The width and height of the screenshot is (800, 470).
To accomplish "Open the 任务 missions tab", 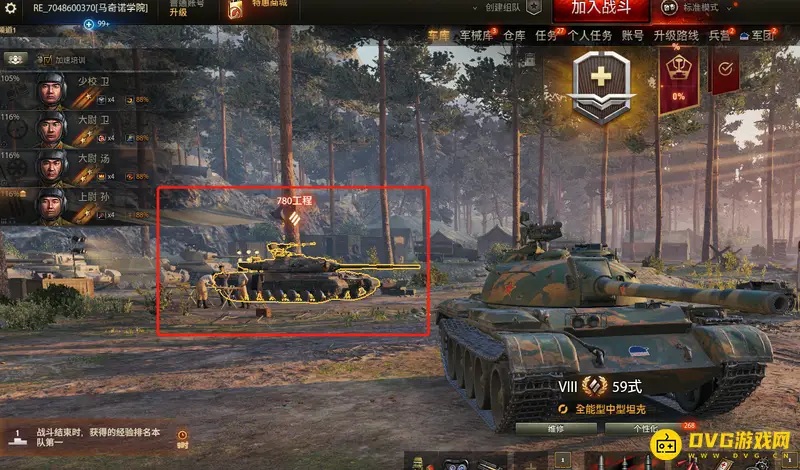I will pyautogui.click(x=546, y=35).
